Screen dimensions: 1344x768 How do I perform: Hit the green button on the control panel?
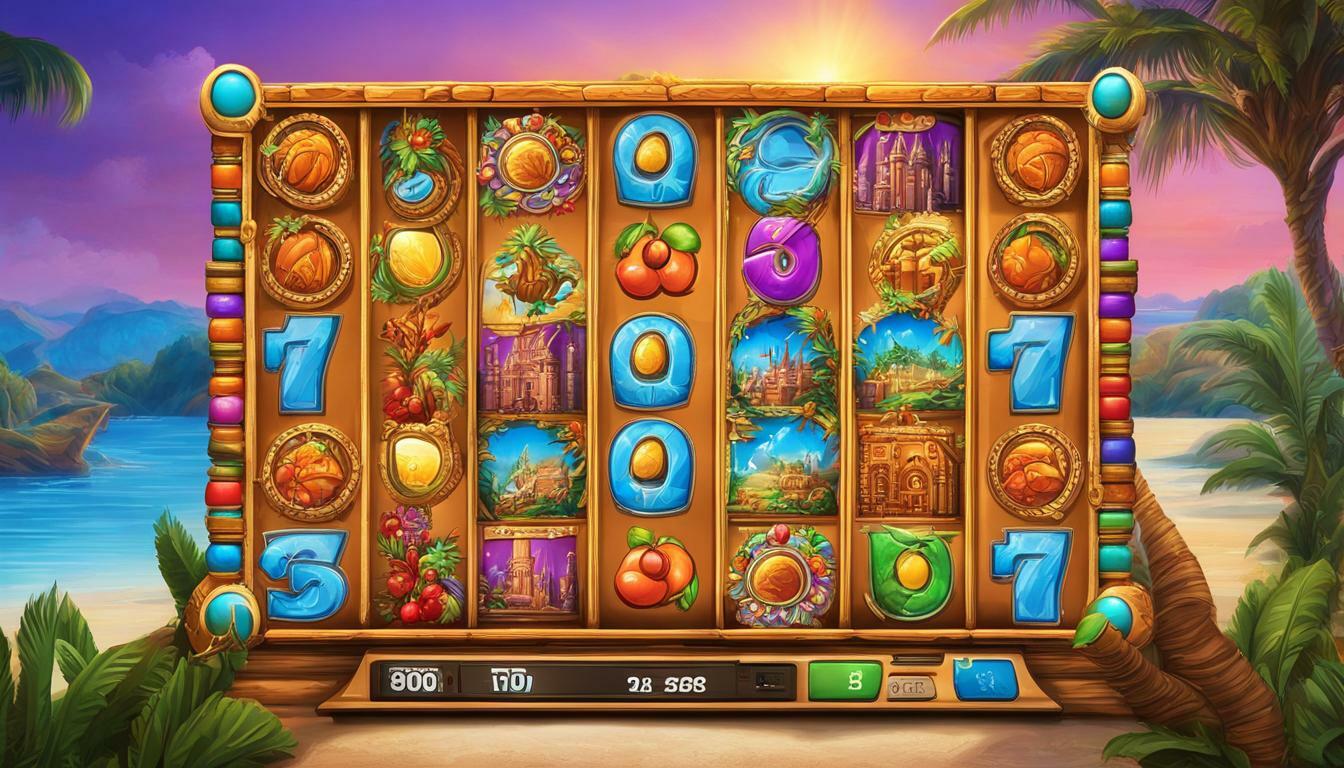pyautogui.click(x=847, y=681)
